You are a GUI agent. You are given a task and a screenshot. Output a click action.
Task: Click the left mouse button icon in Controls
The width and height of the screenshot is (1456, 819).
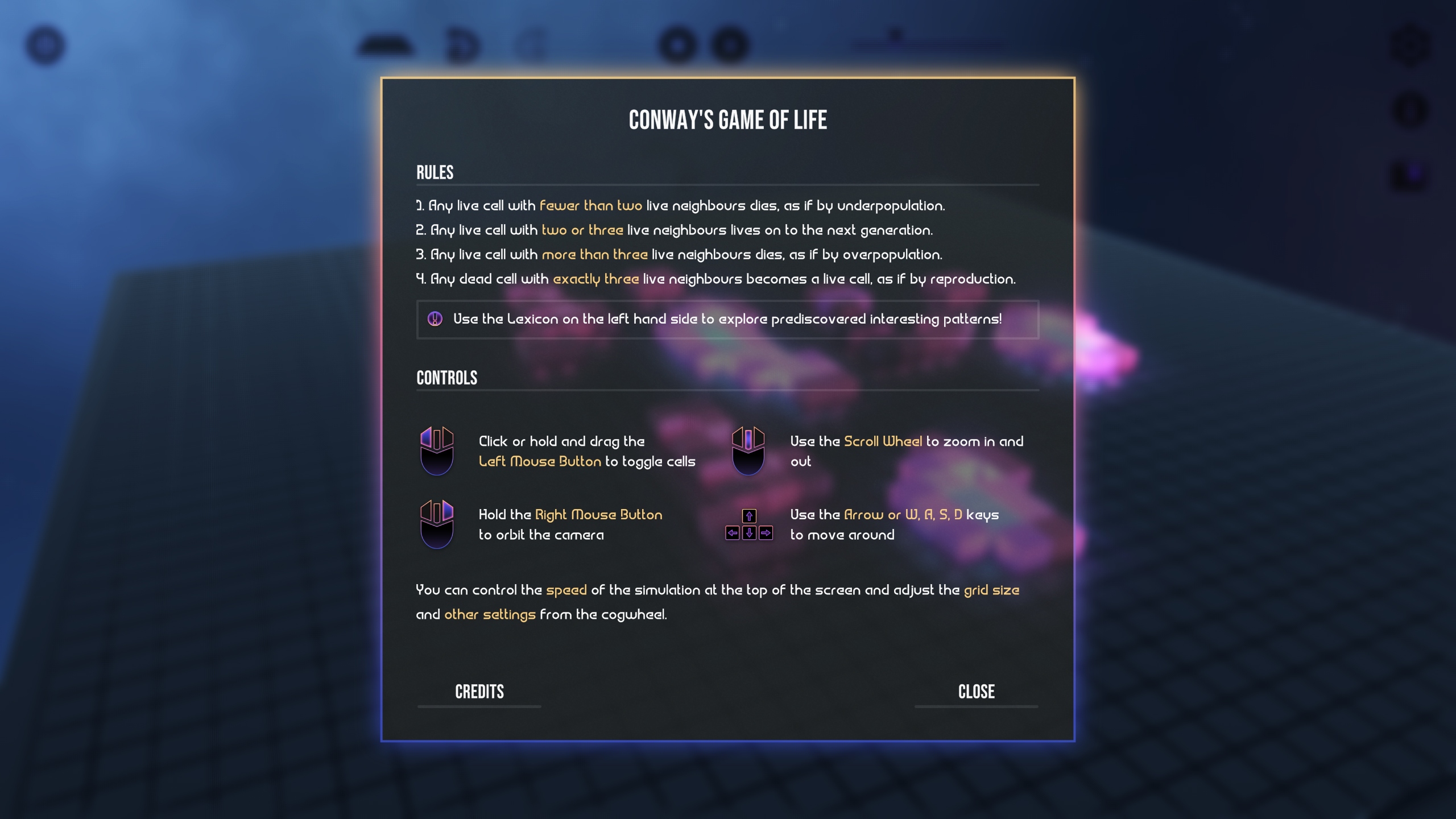pos(437,451)
